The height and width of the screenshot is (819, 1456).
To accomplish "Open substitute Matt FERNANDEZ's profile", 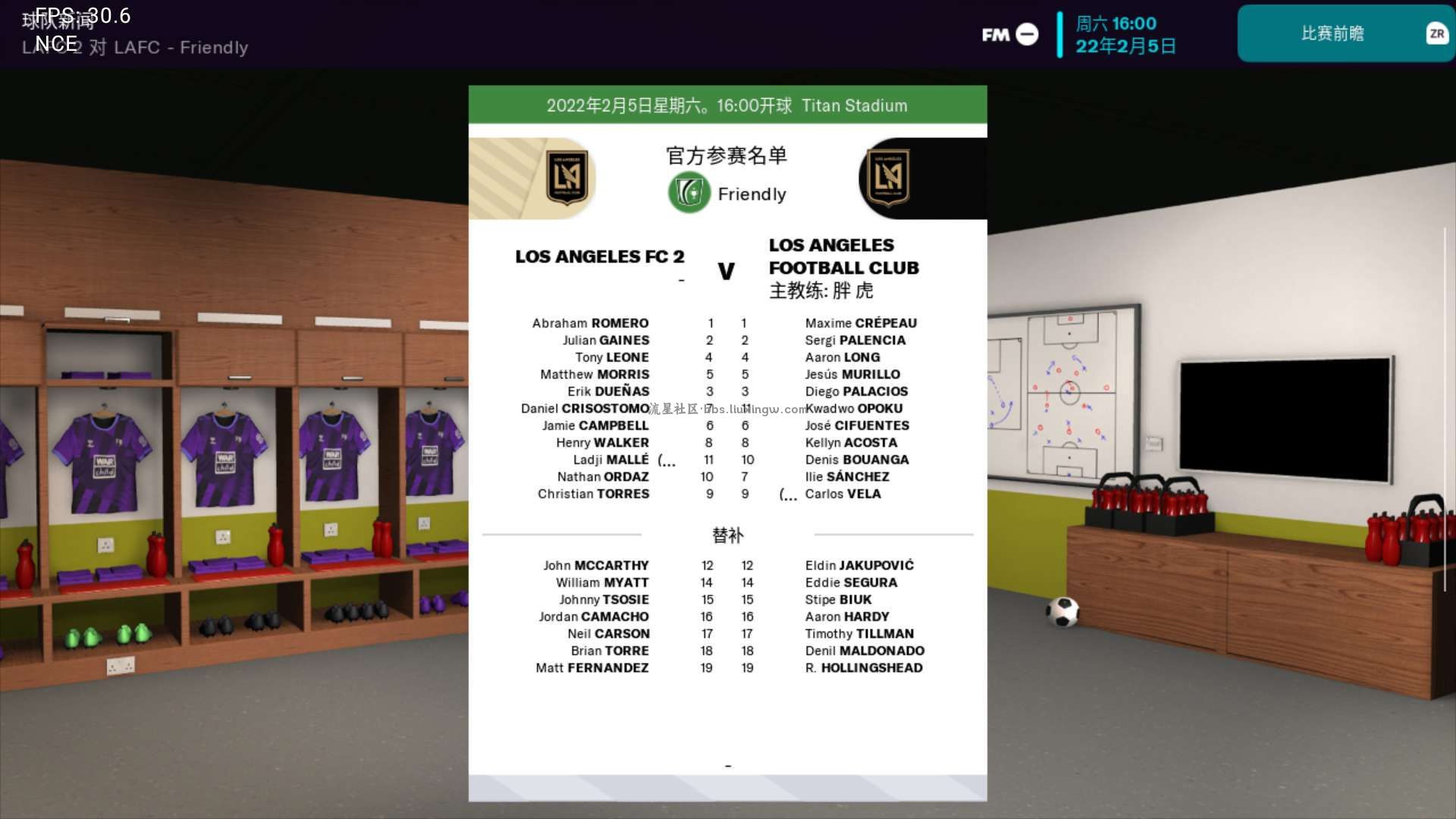I will click(591, 668).
